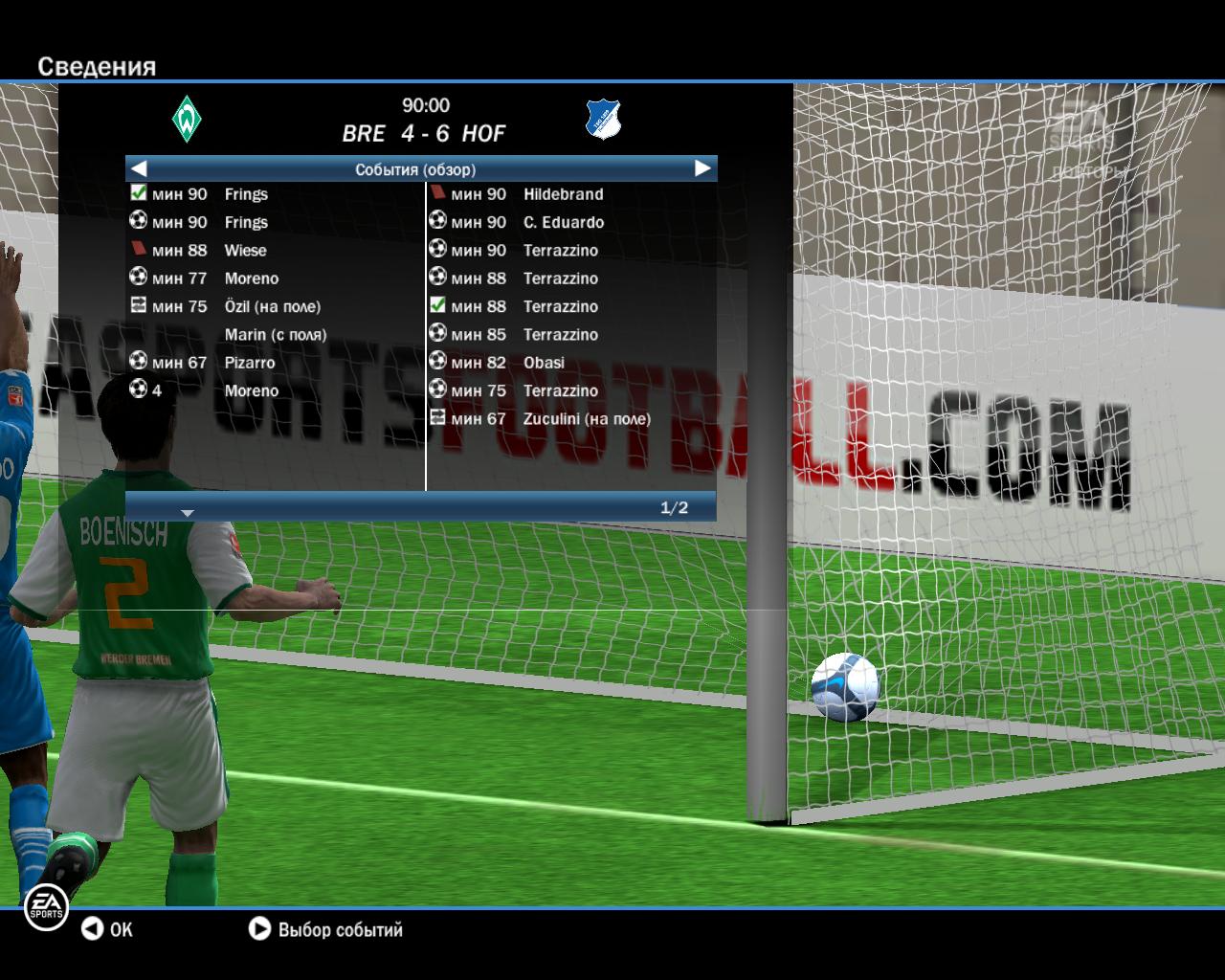Select the Hildebrand red card event
The image size is (1225, 980).
click(563, 194)
